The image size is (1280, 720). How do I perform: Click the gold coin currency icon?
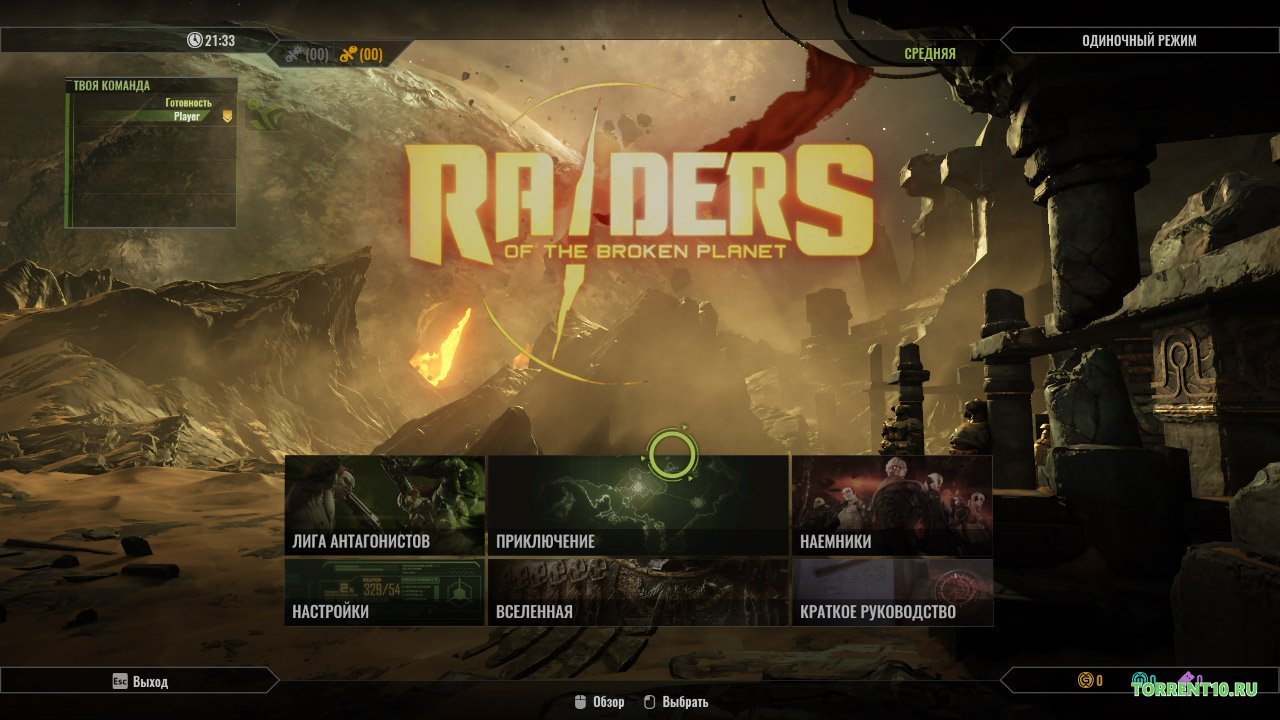coord(1085,679)
